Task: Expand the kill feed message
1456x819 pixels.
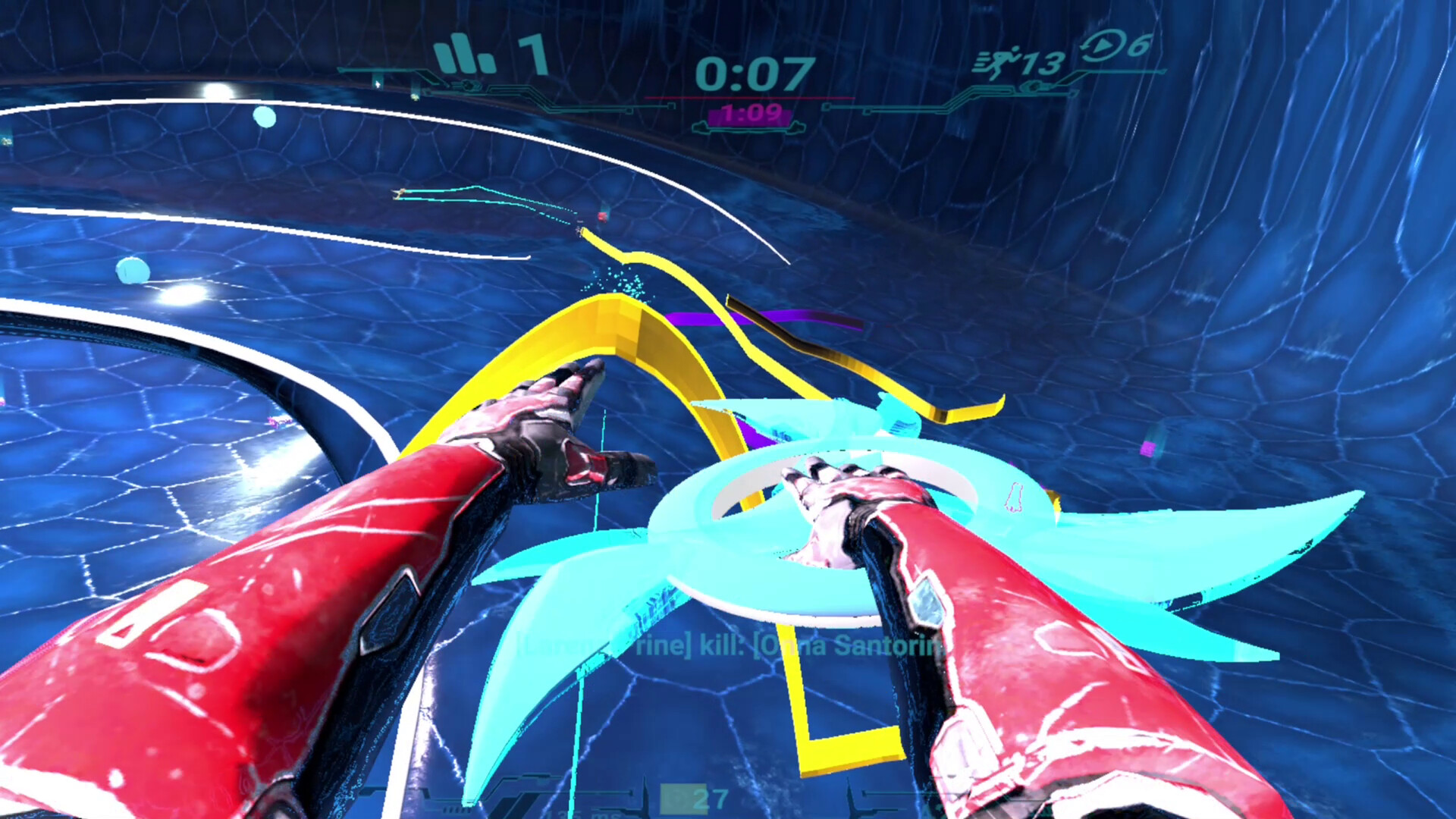Action: [728, 648]
